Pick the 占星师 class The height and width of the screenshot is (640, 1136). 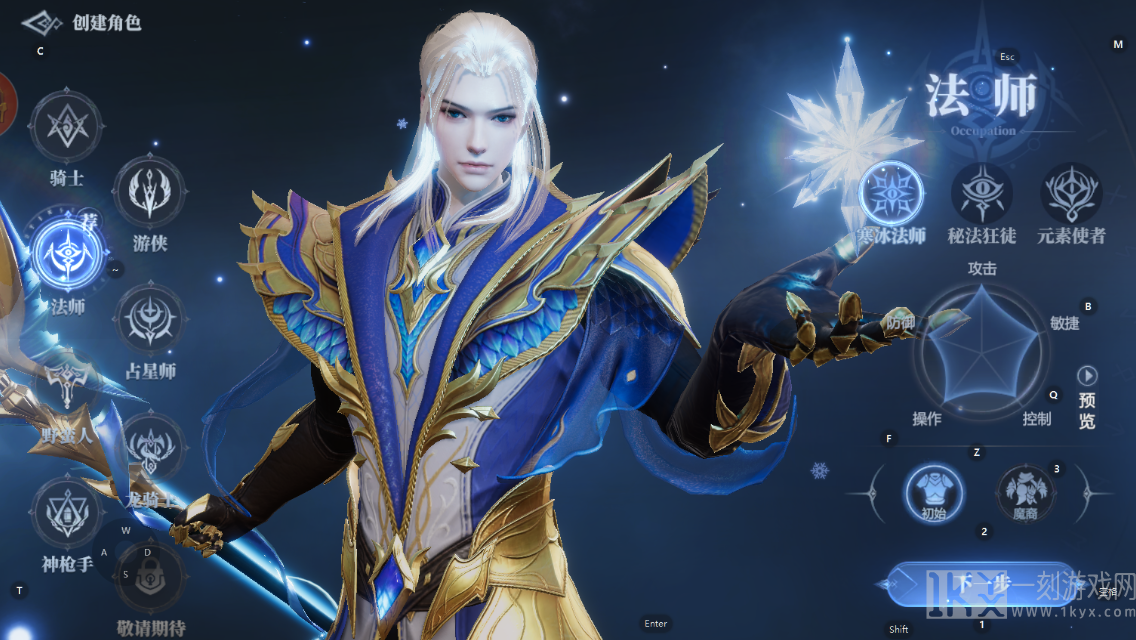coord(149,319)
